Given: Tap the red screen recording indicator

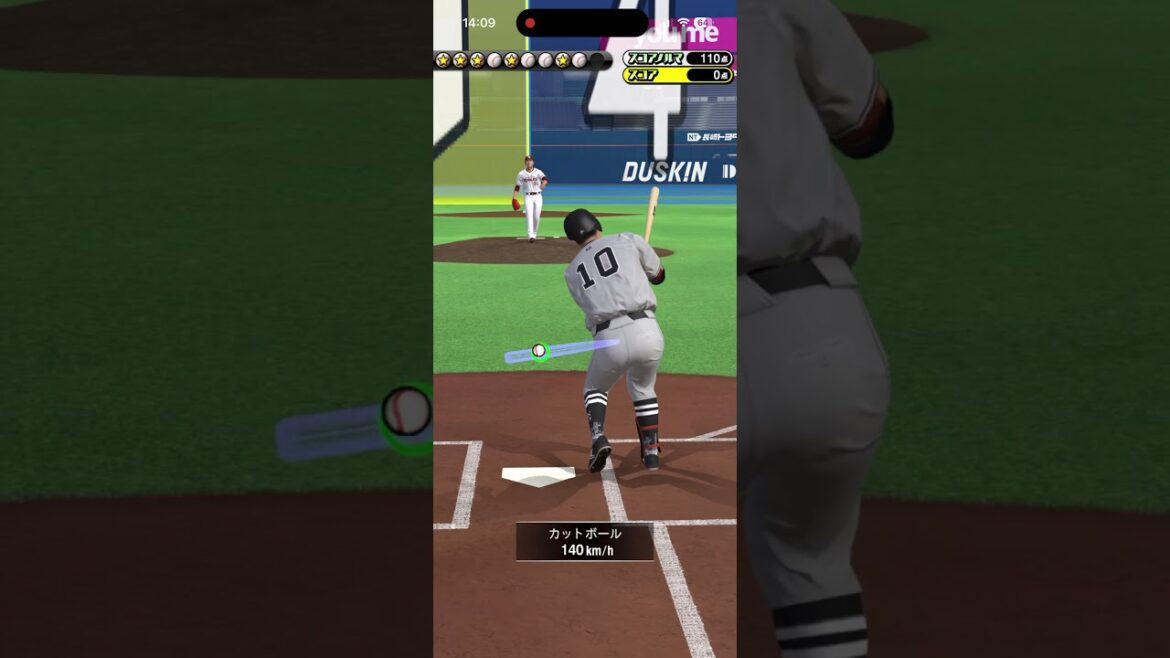Looking at the screenshot, I should coord(530,23).
